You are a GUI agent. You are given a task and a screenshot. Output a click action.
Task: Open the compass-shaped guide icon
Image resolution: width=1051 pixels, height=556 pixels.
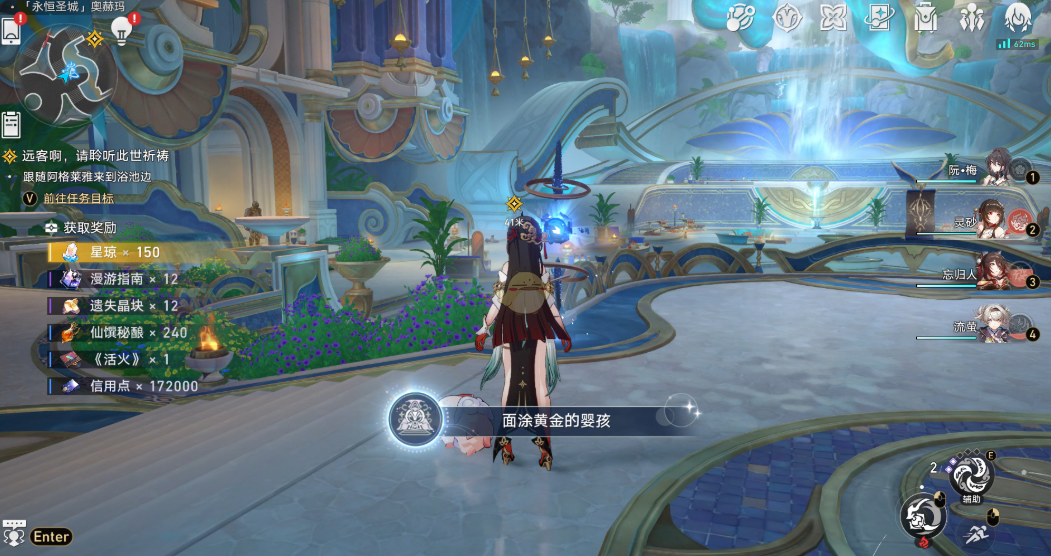click(x=787, y=18)
